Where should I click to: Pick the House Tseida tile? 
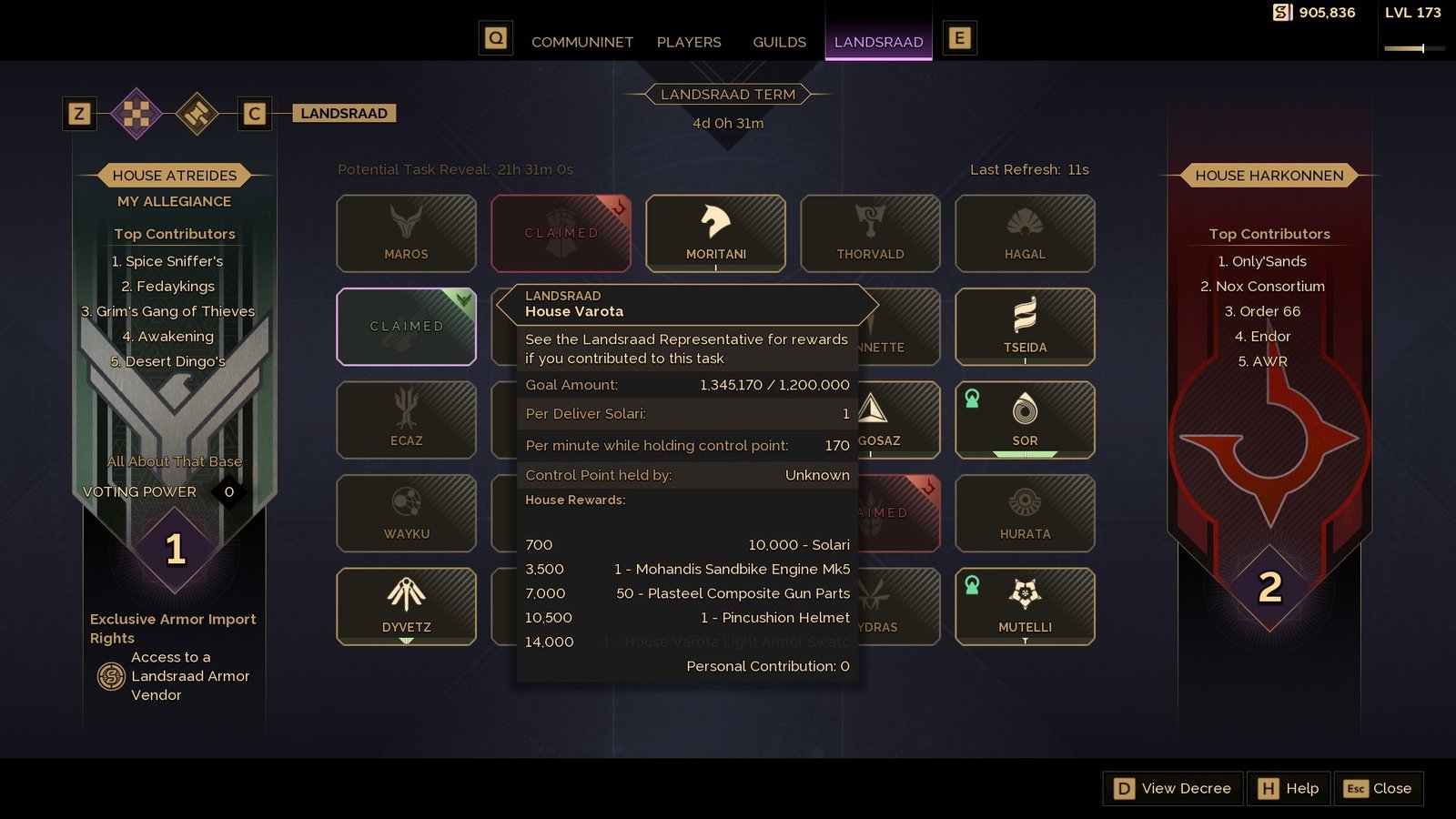click(1025, 326)
